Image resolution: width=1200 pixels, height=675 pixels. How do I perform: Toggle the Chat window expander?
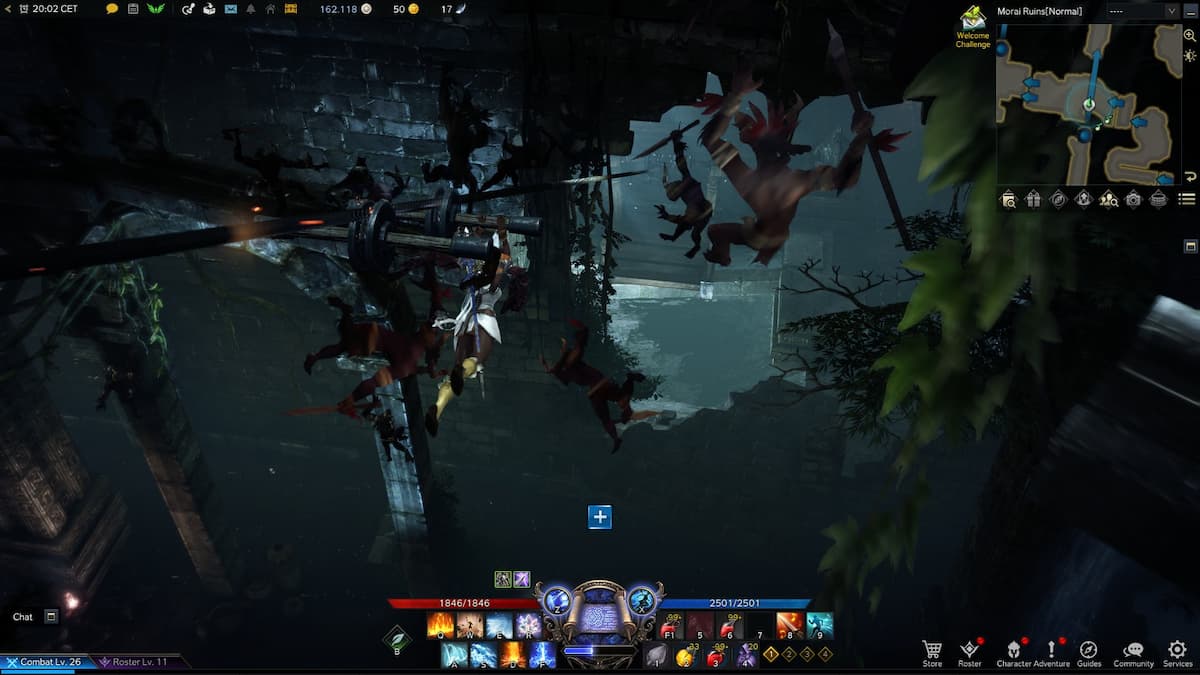51,617
